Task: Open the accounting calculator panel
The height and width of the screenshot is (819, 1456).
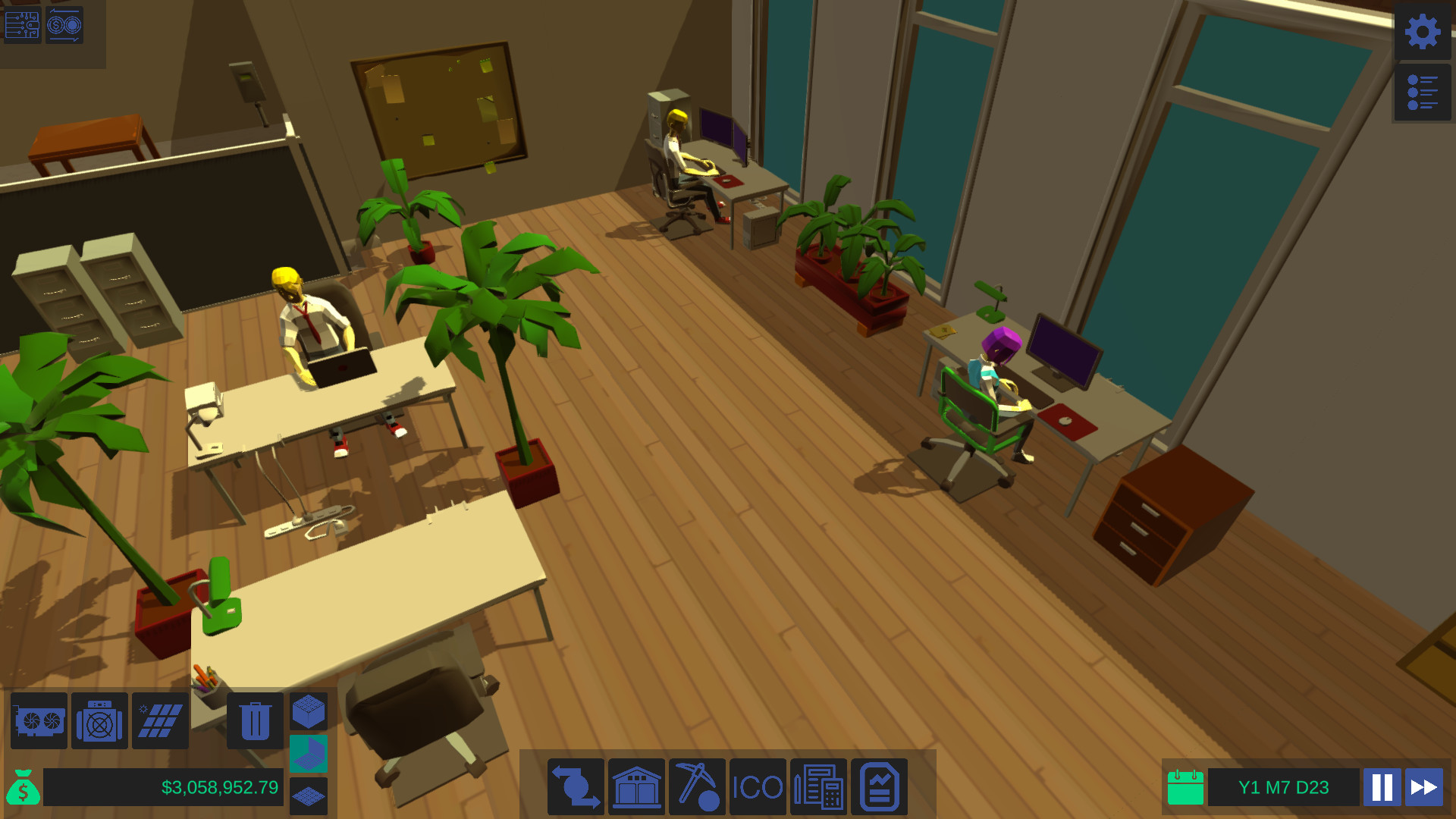Action: tap(818, 787)
